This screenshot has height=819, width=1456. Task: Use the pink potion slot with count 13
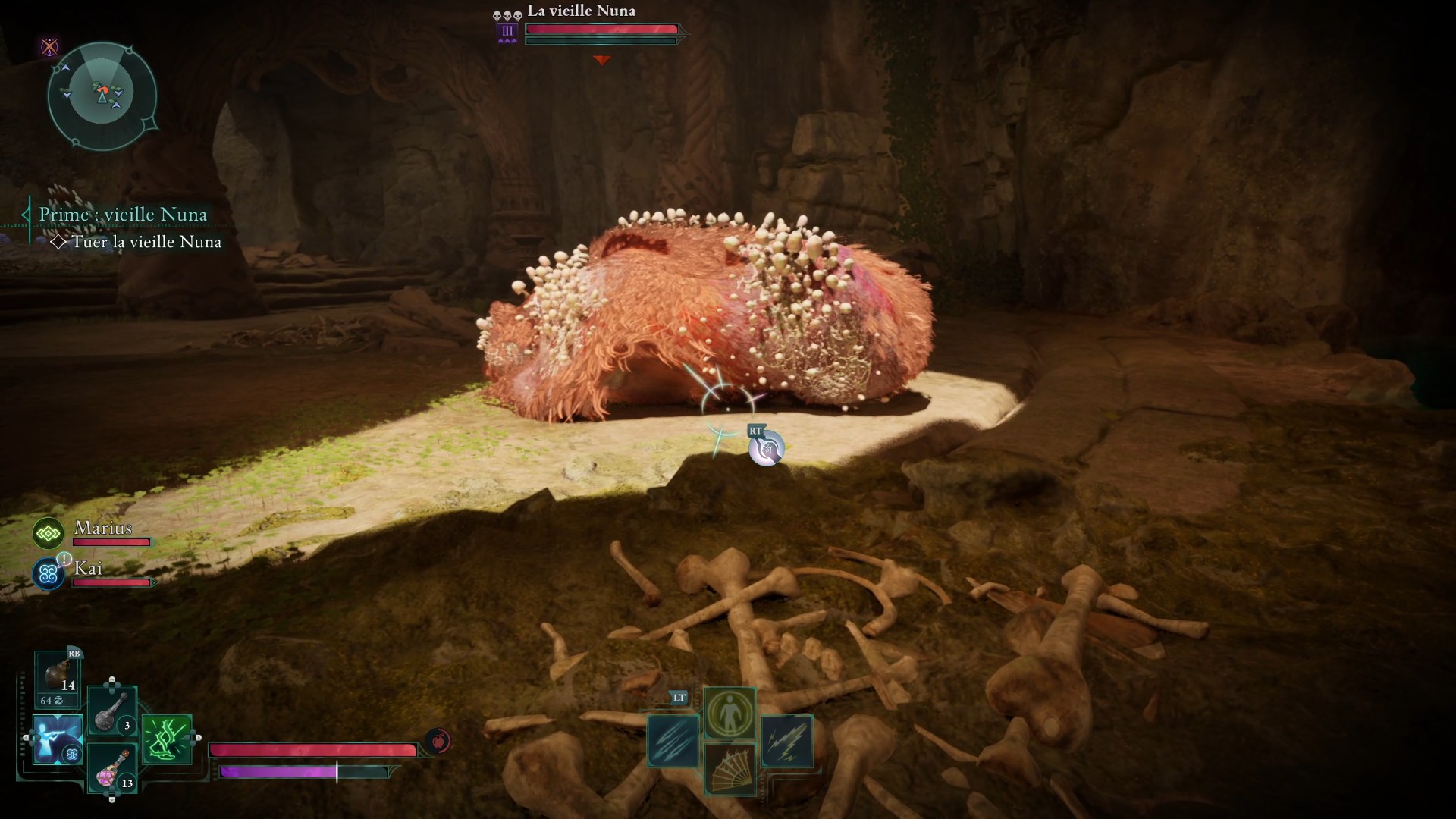point(112,768)
